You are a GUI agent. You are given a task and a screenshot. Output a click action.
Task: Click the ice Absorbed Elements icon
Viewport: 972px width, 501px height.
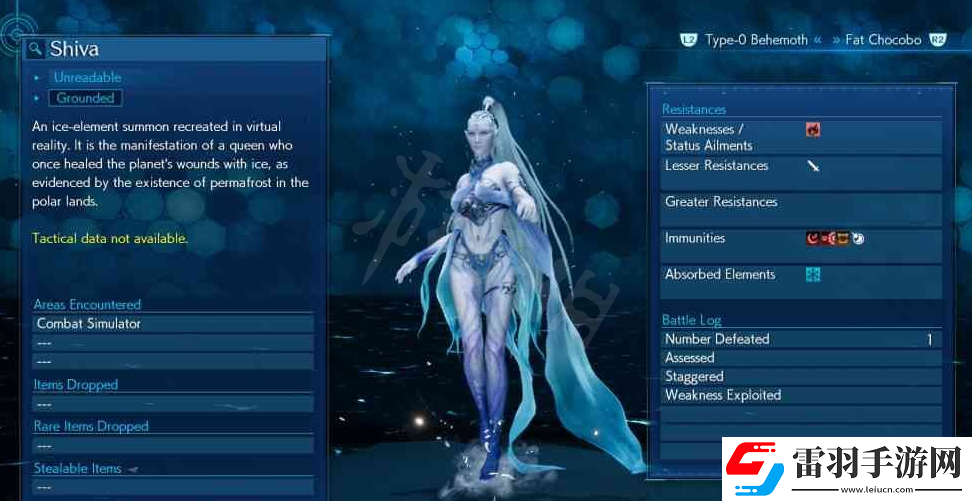click(x=813, y=274)
